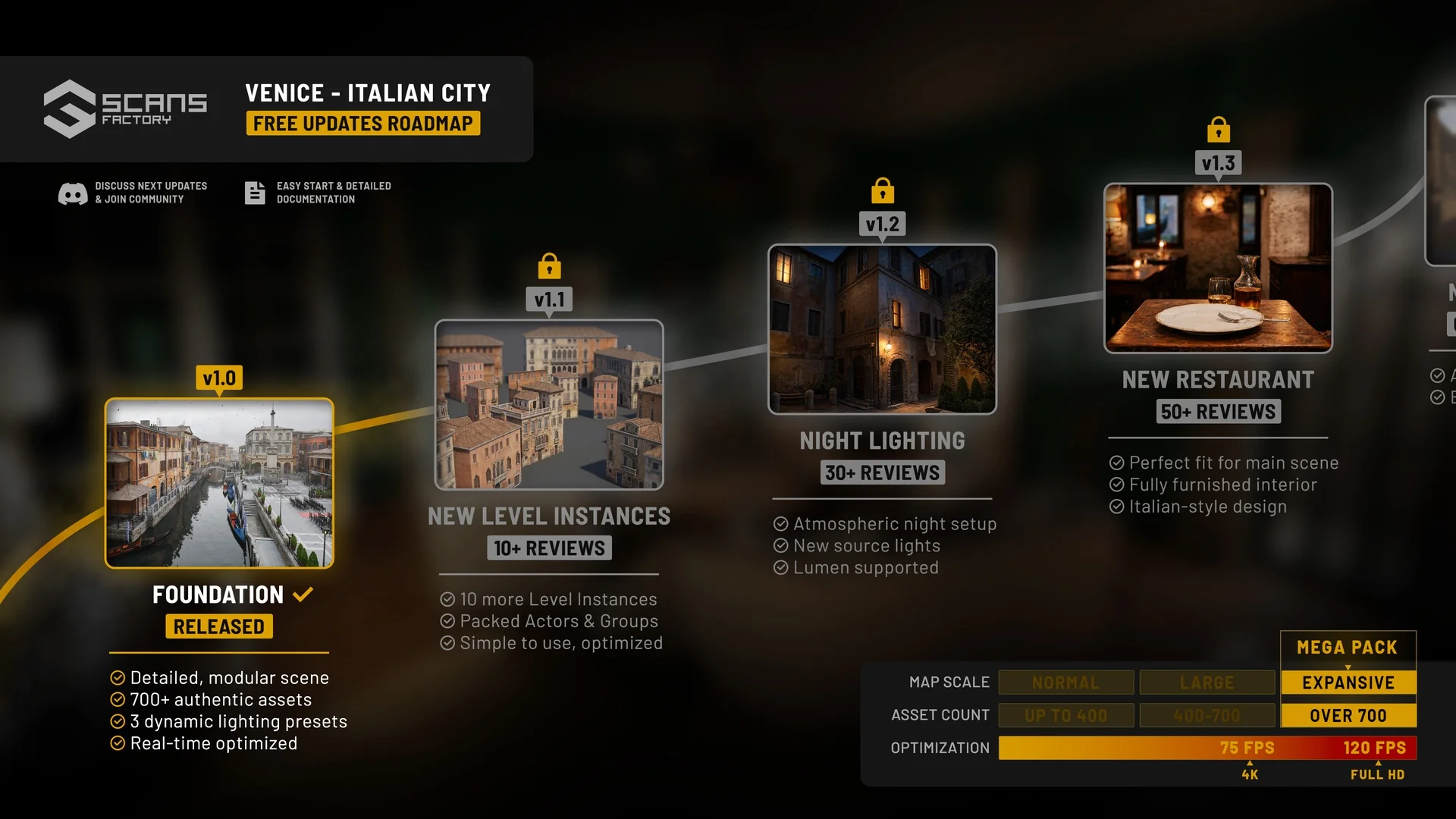Open the Discord community icon
This screenshot has height=819, width=1456.
pos(73,193)
